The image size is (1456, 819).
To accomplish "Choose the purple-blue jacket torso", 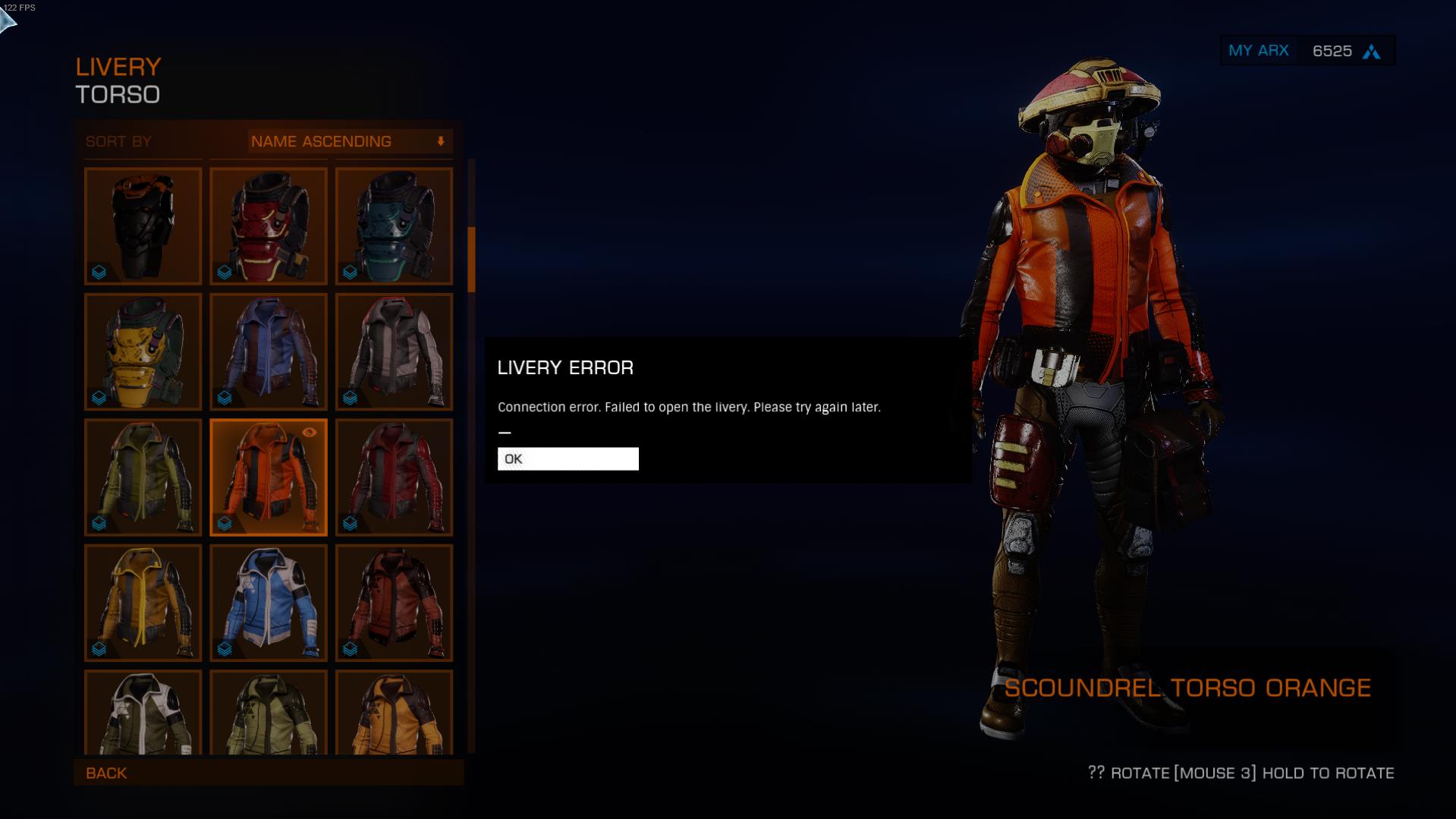I will pyautogui.click(x=269, y=351).
